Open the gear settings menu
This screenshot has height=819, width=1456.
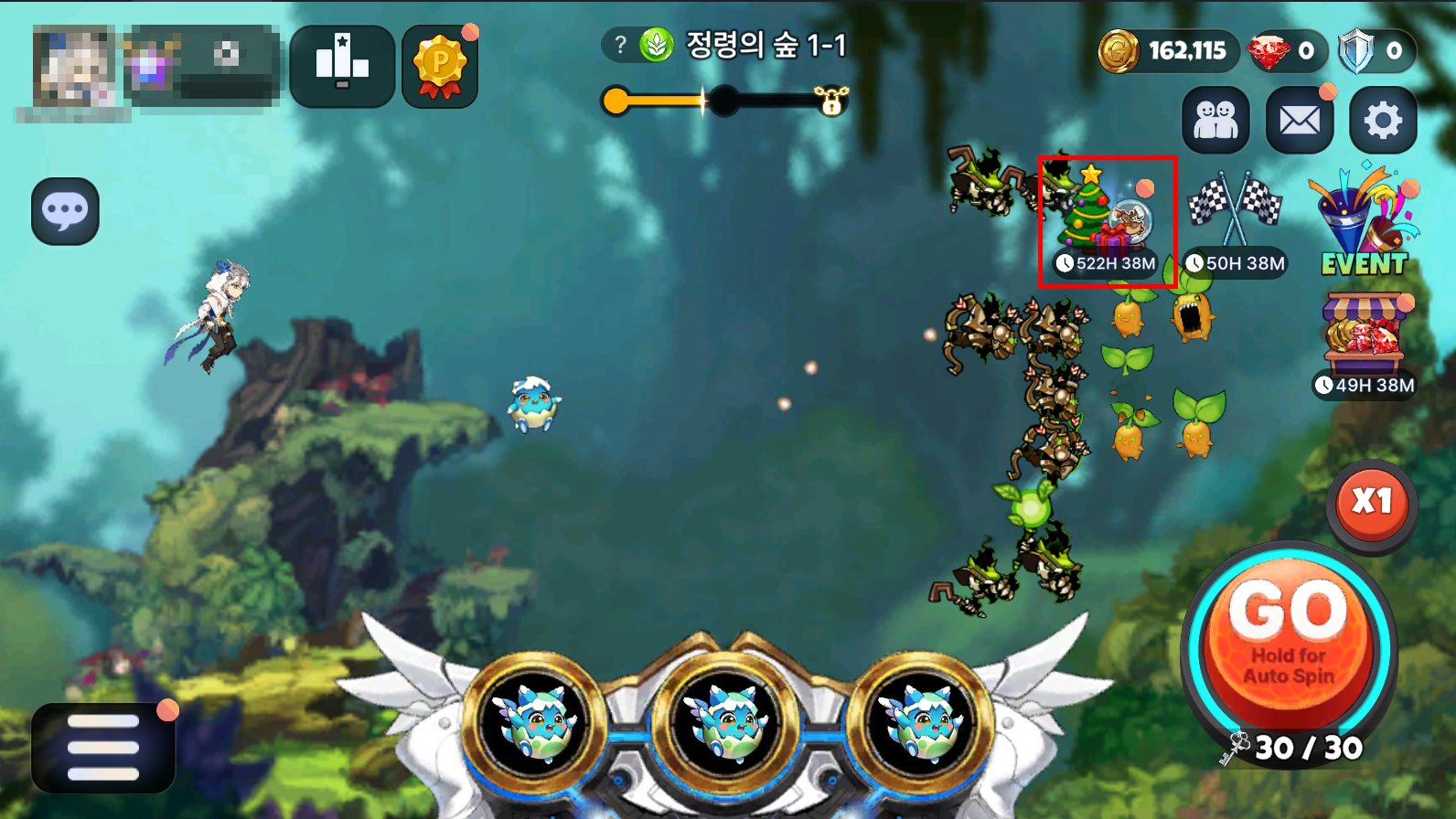(1383, 120)
